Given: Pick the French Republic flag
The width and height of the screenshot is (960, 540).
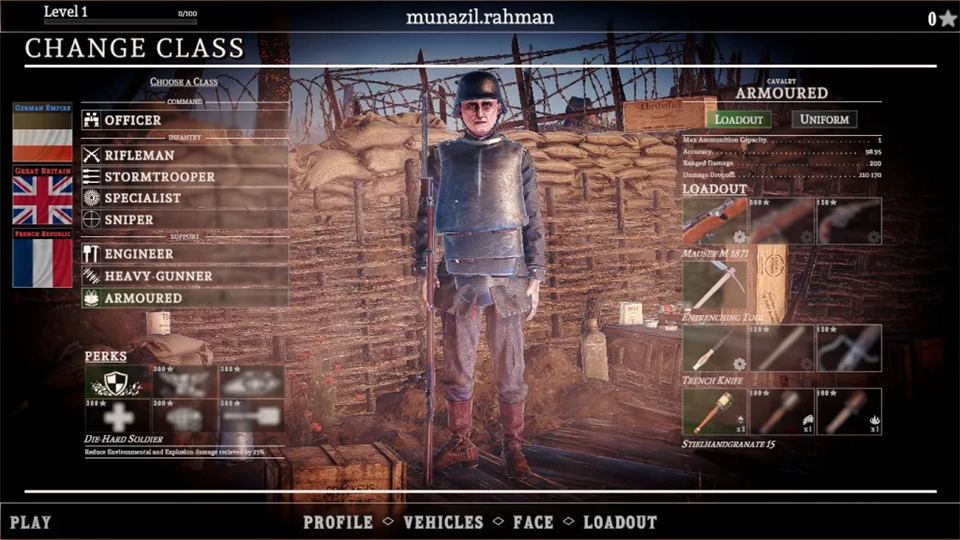Looking at the screenshot, I should coord(42,258).
